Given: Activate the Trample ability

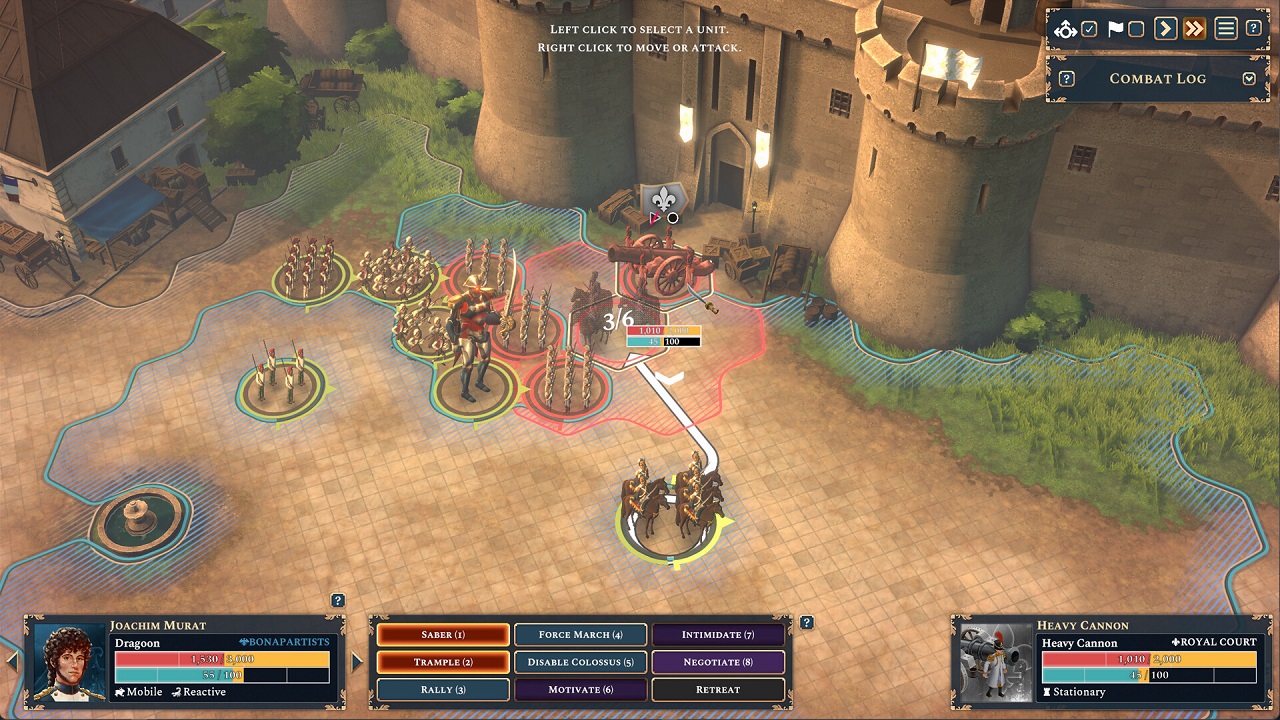Looking at the screenshot, I should click(x=443, y=662).
